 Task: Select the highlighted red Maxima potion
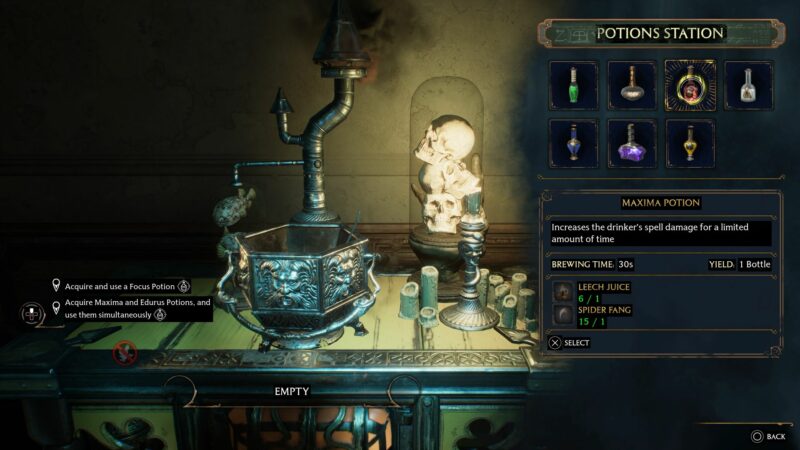[x=690, y=85]
